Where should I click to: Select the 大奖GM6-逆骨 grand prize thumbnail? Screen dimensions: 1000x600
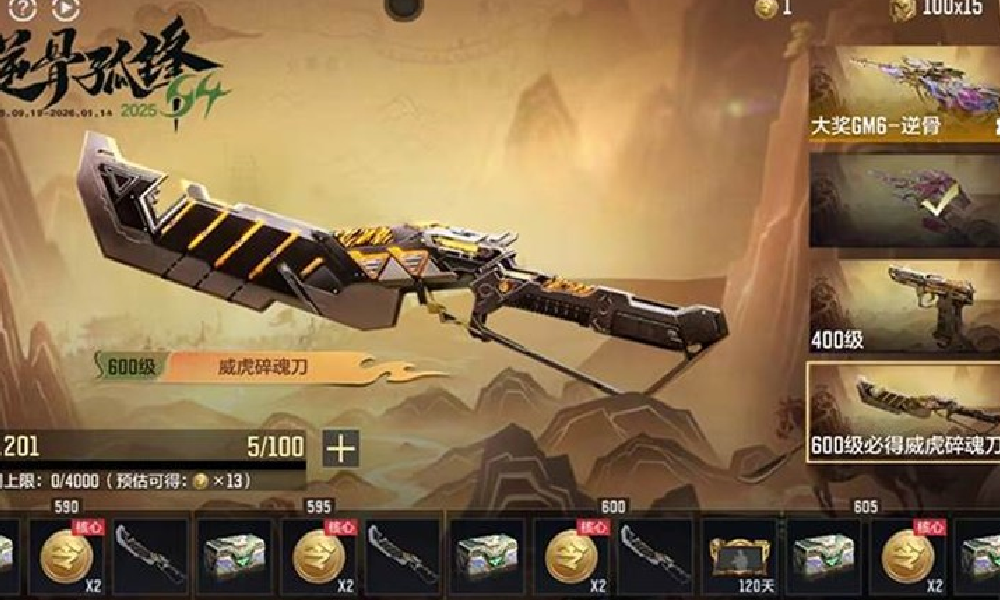[x=904, y=95]
